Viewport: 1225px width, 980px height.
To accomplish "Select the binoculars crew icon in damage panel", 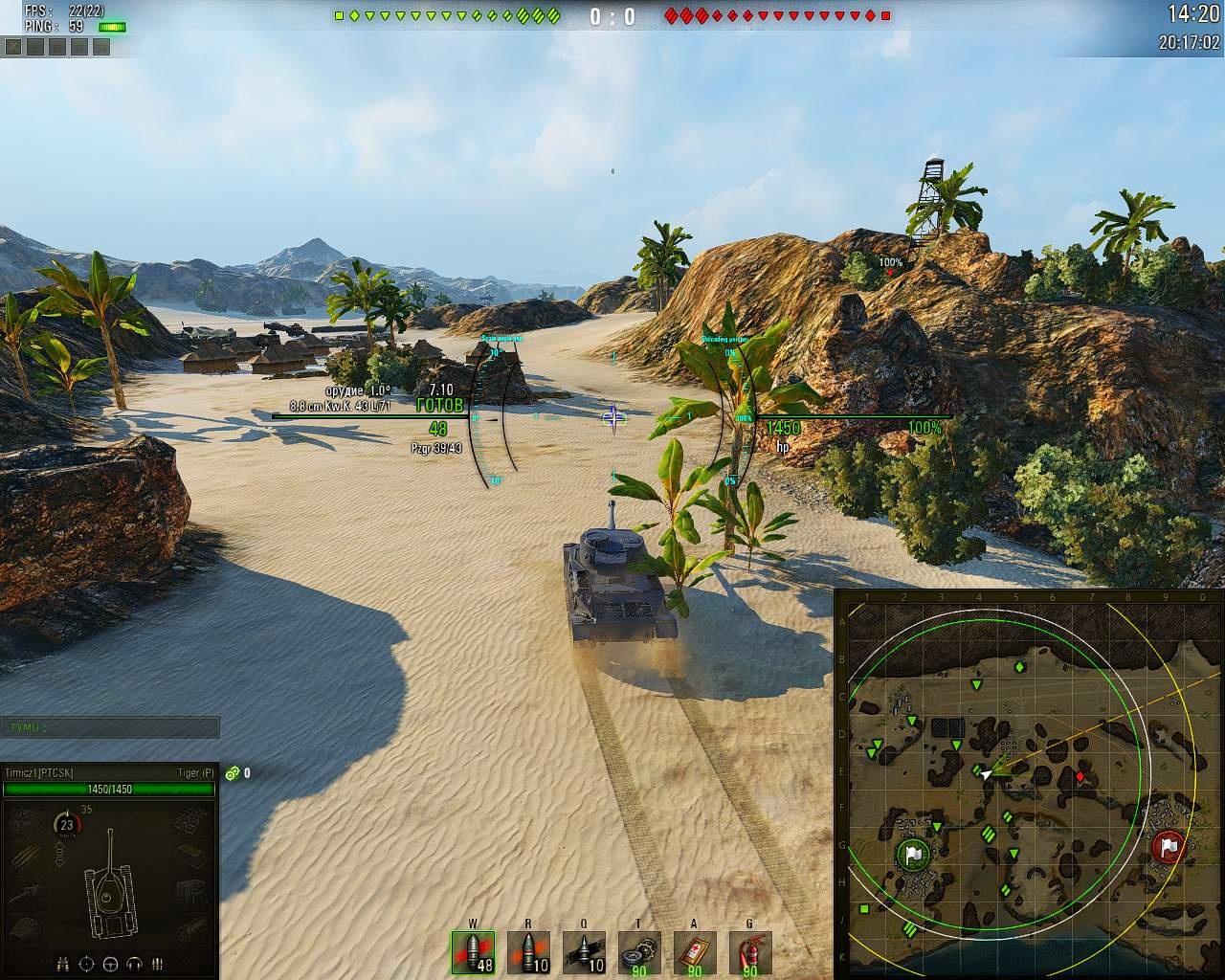I will pos(64,964).
